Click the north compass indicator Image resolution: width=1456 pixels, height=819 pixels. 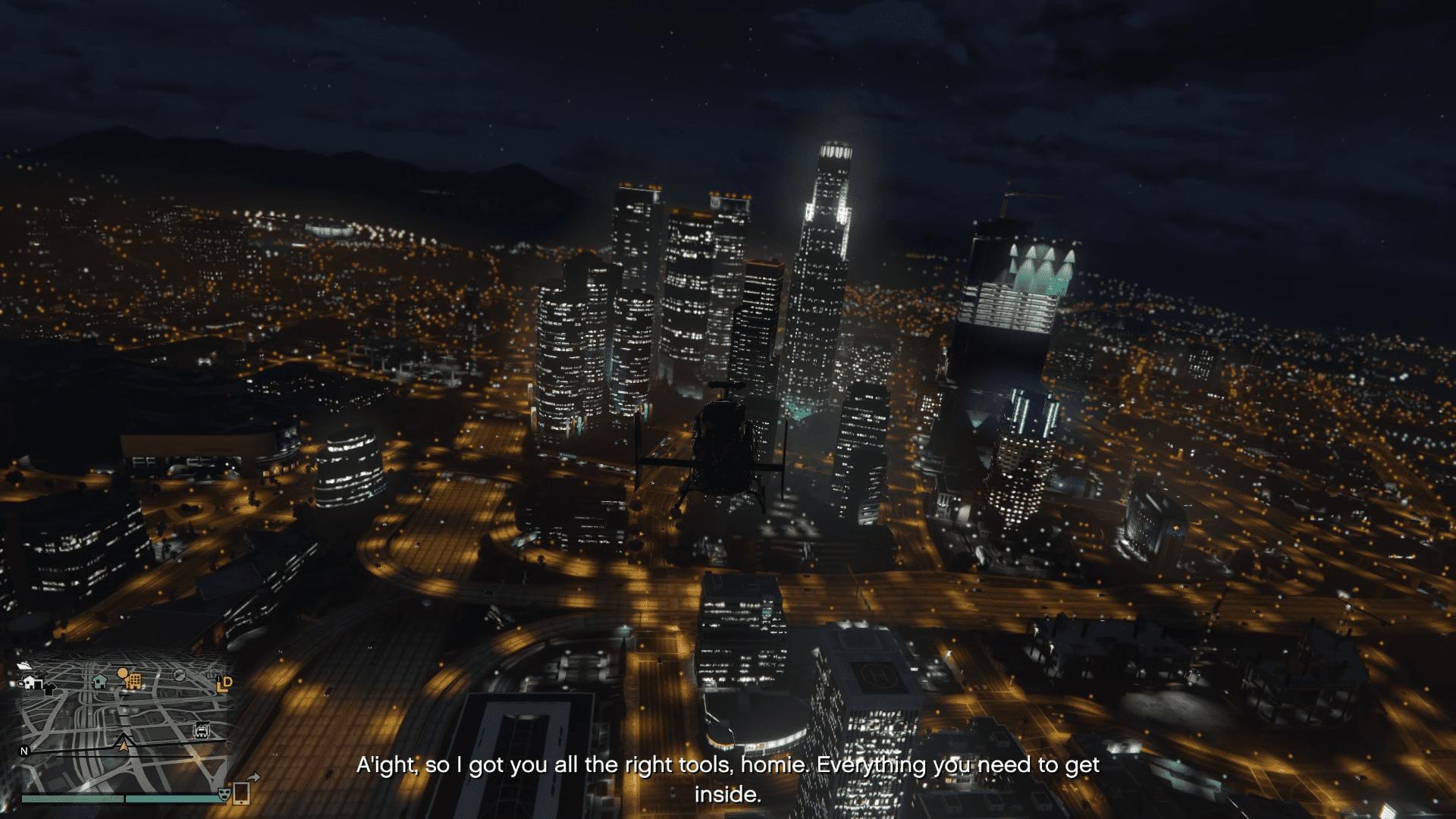[24, 752]
